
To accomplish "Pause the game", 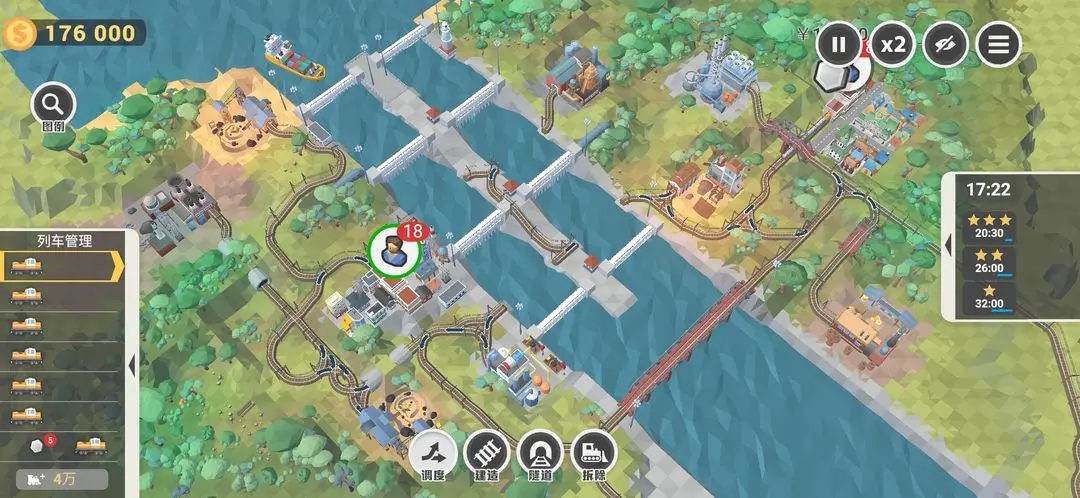I will (839, 44).
